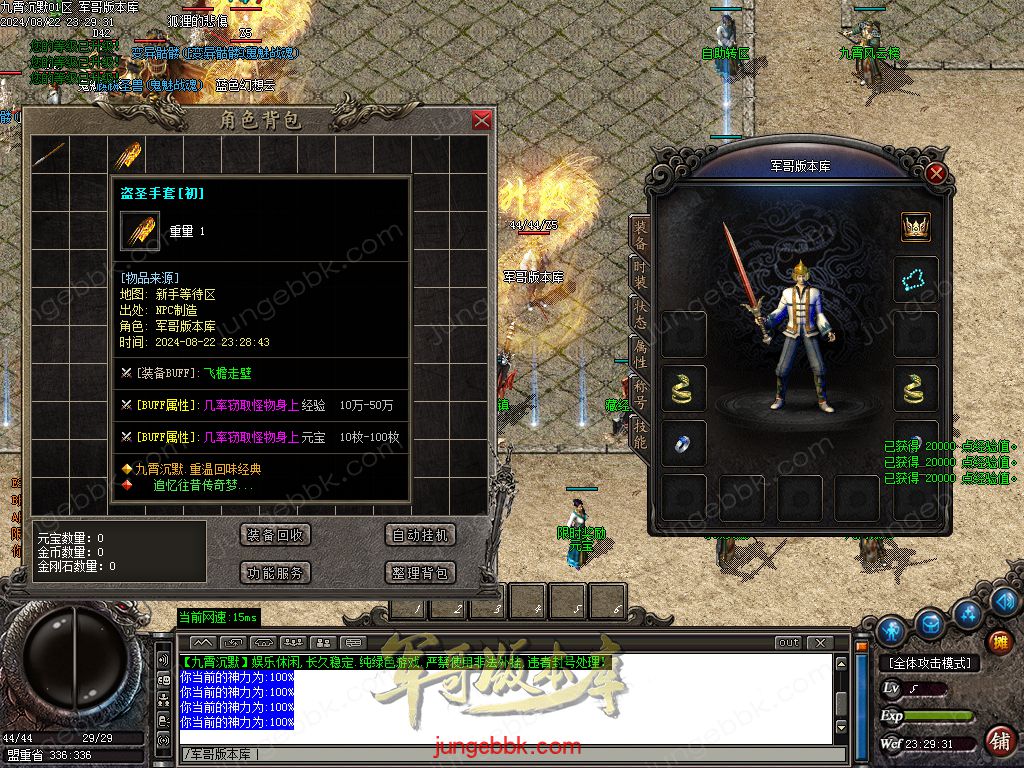Select the equipped blue ring slot
1024x768 pixels.
coord(684,443)
